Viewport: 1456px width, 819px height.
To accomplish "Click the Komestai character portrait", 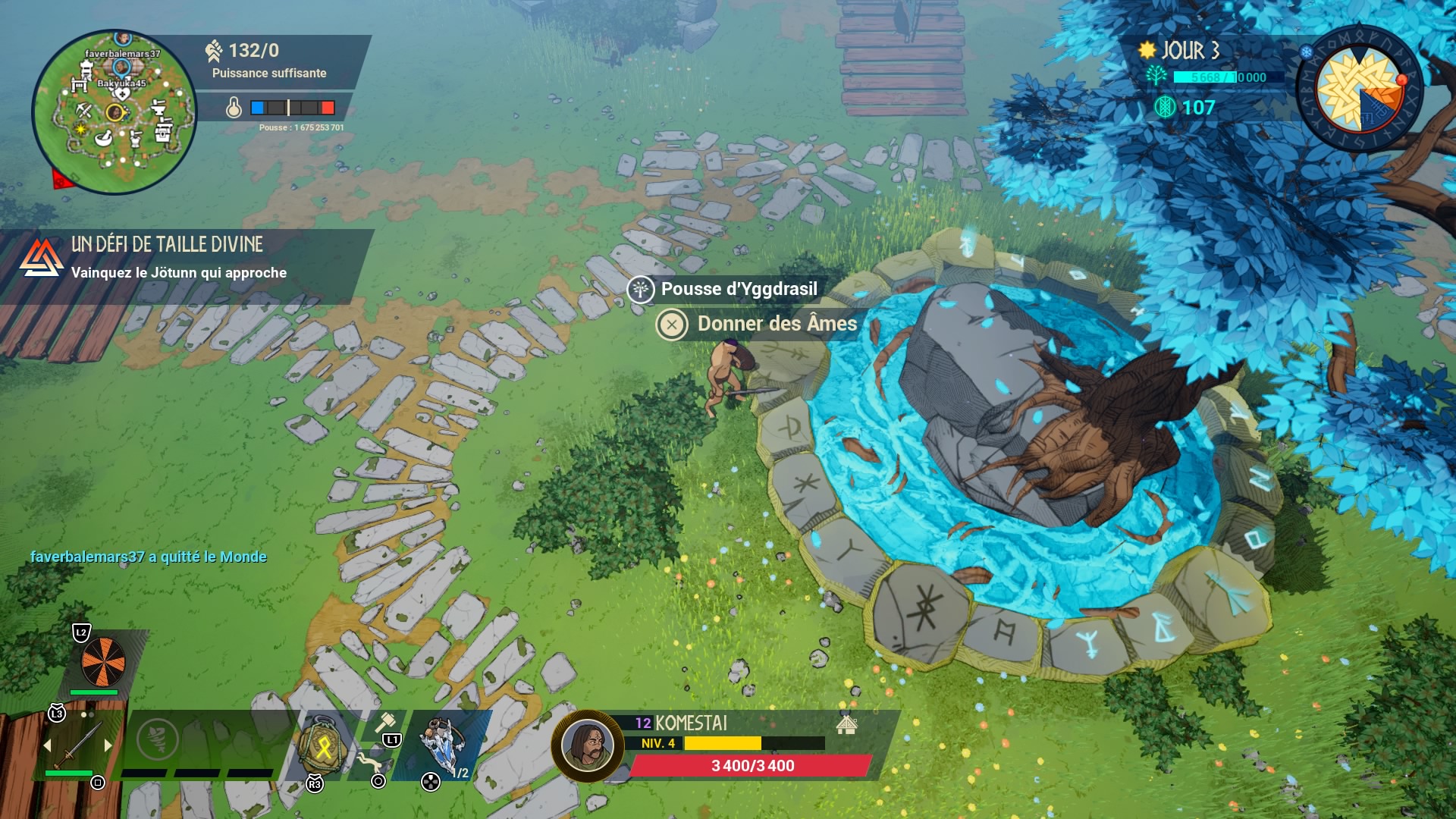I will 587,746.
